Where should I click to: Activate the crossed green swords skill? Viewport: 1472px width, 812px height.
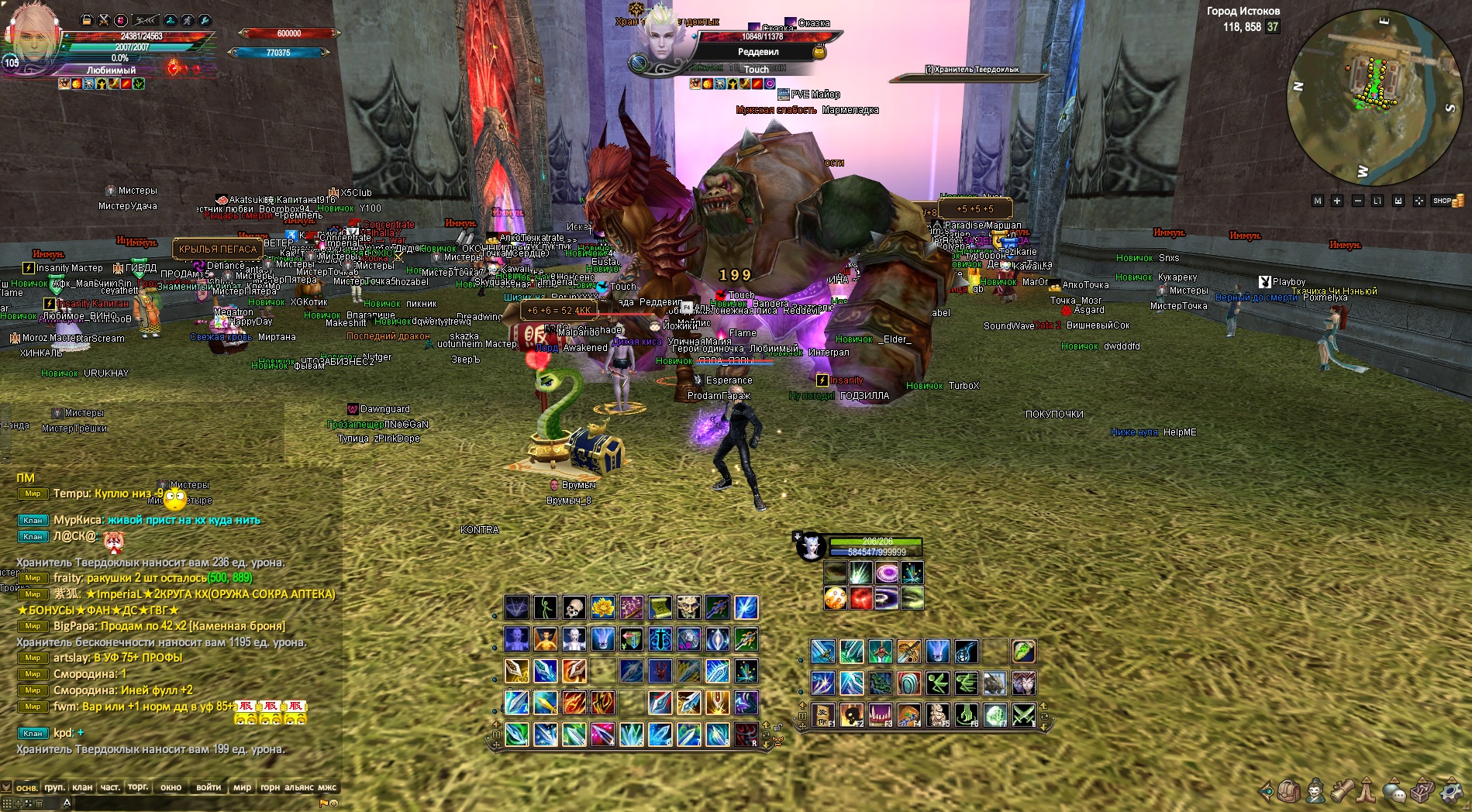pos(1023,714)
